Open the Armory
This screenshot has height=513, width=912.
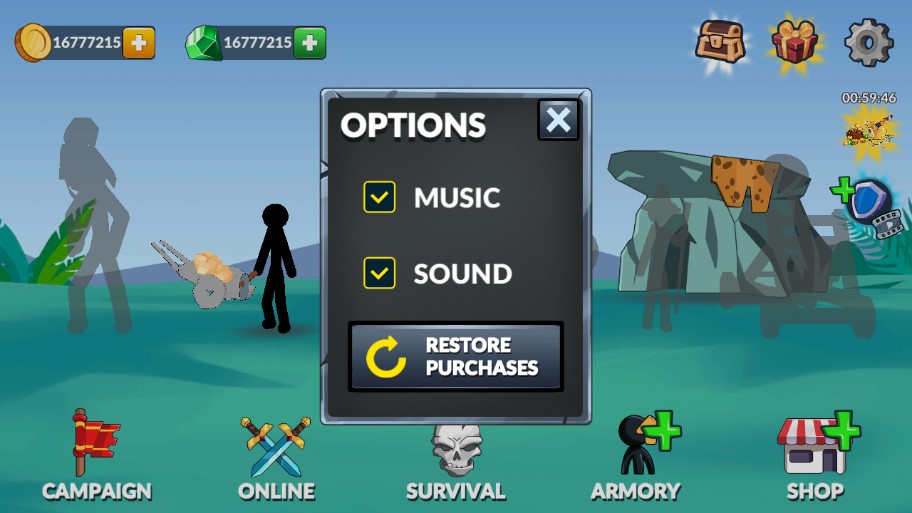[637, 457]
